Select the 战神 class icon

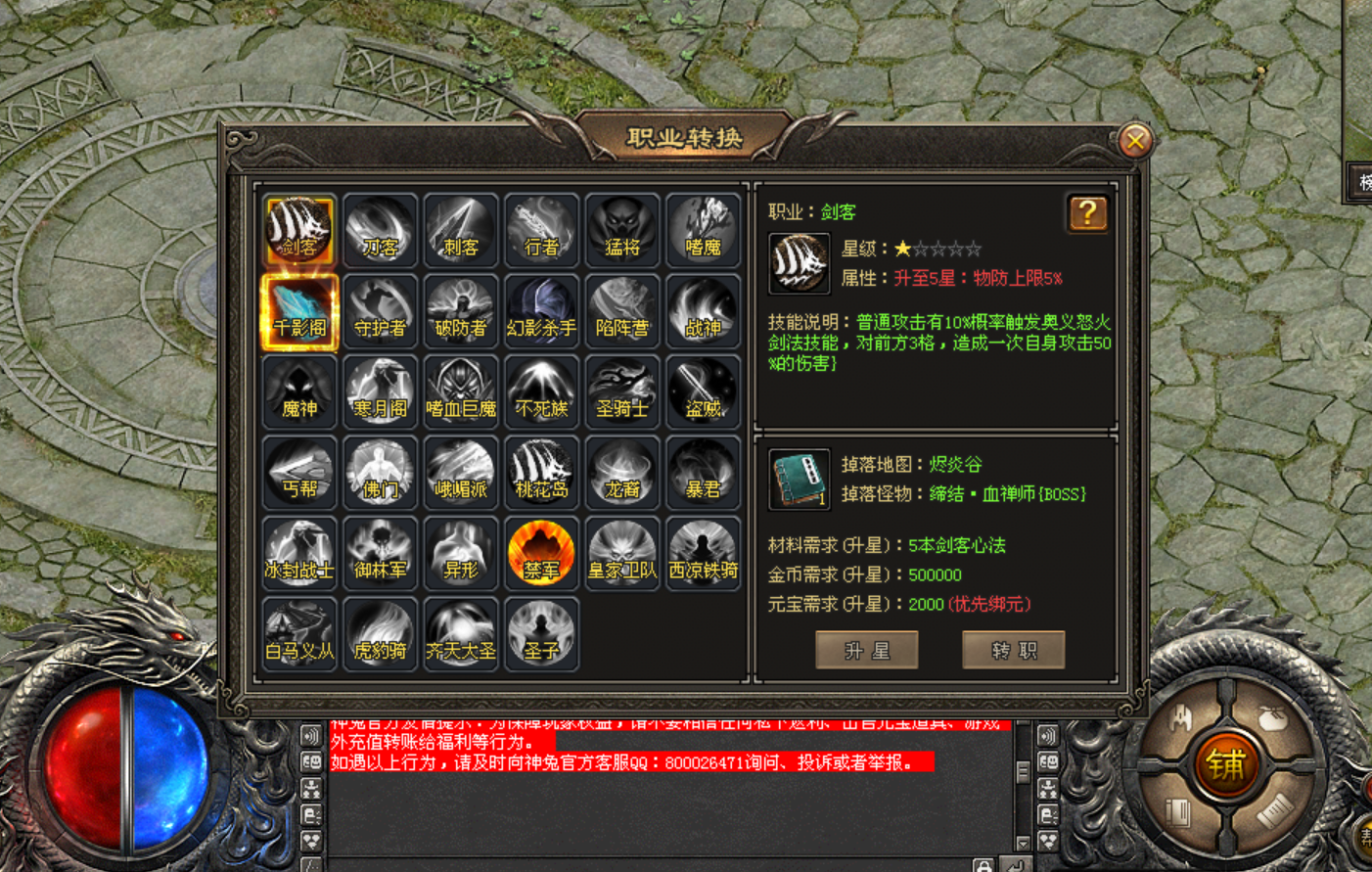coord(703,312)
